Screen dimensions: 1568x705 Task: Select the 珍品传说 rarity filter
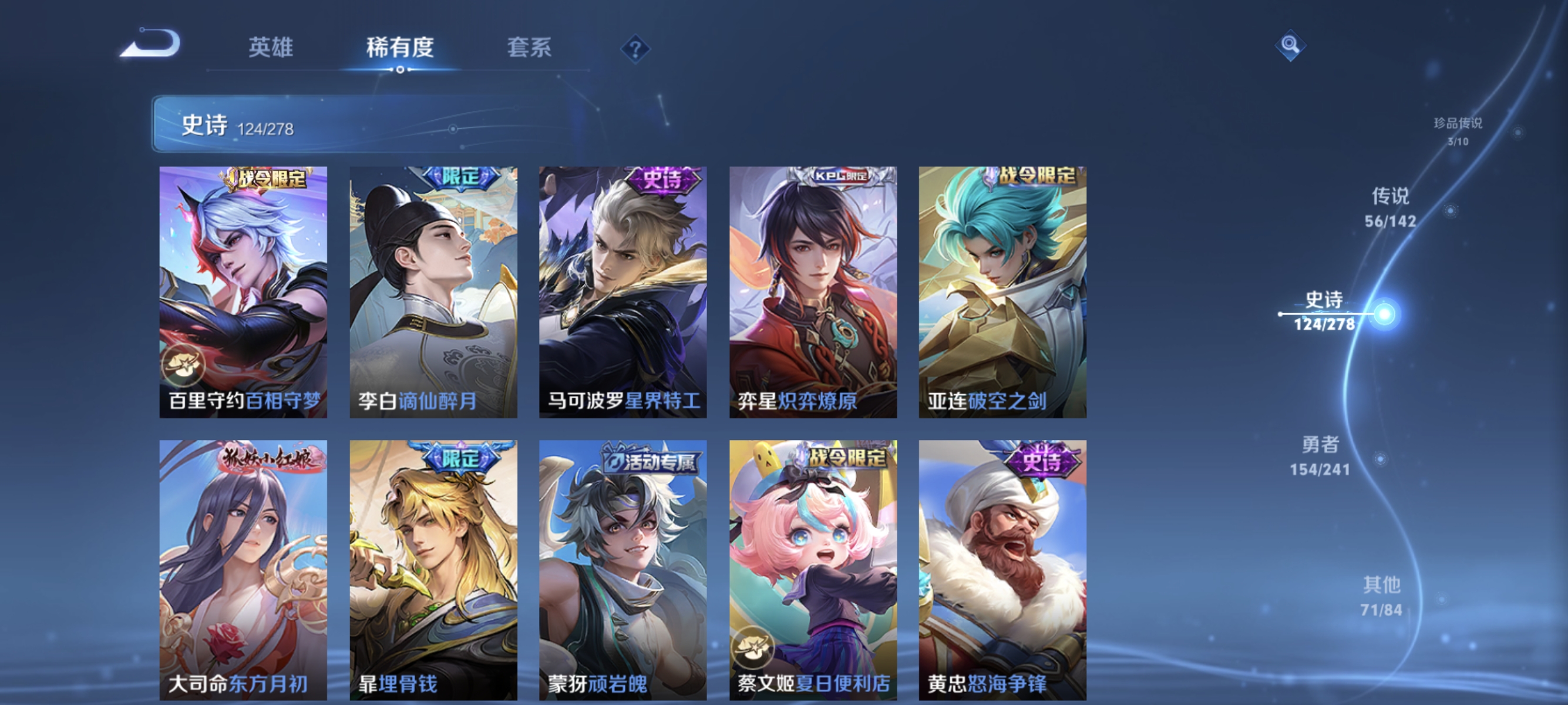1458,131
